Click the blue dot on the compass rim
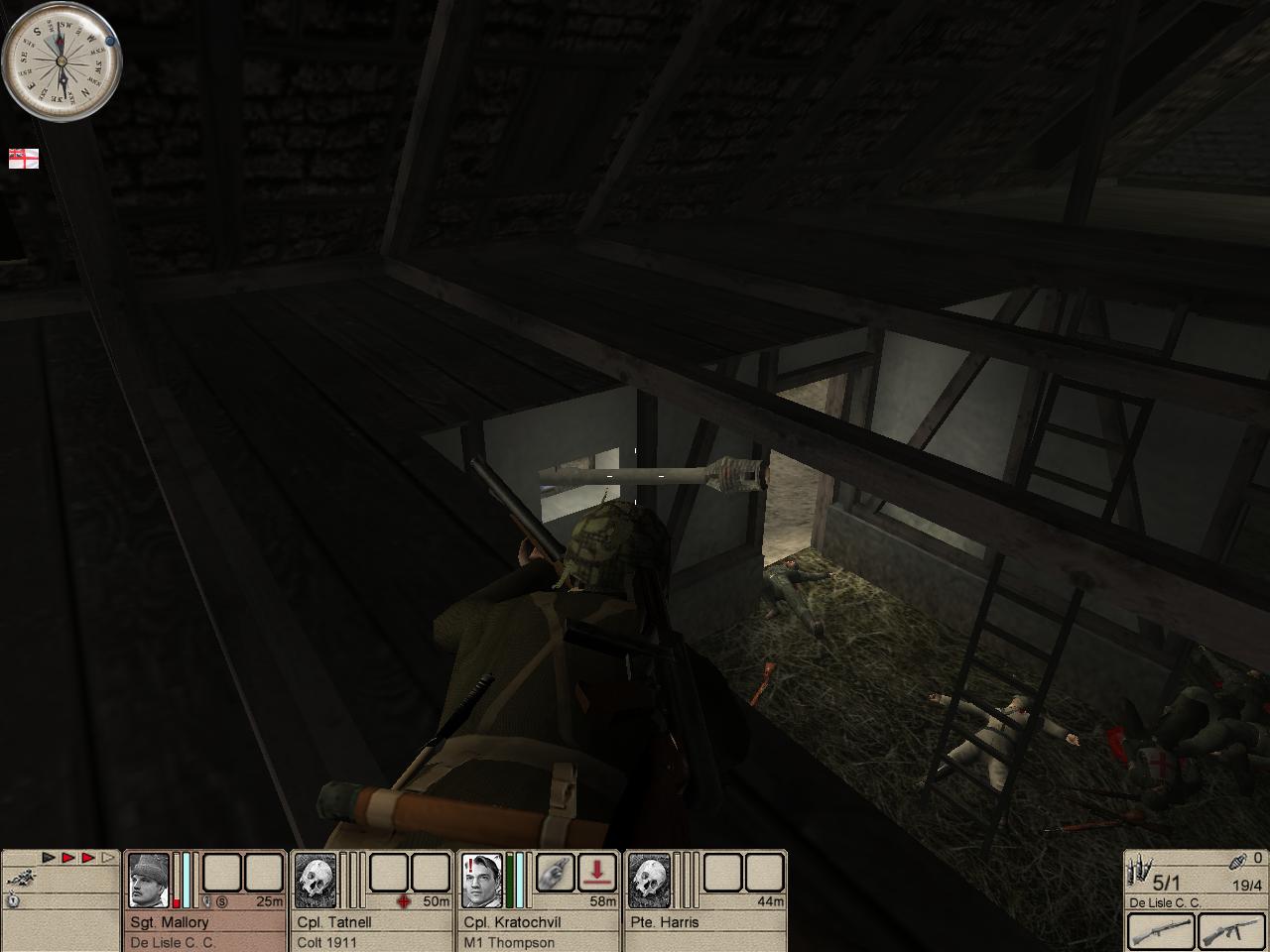This screenshot has width=1270, height=952. [x=111, y=42]
